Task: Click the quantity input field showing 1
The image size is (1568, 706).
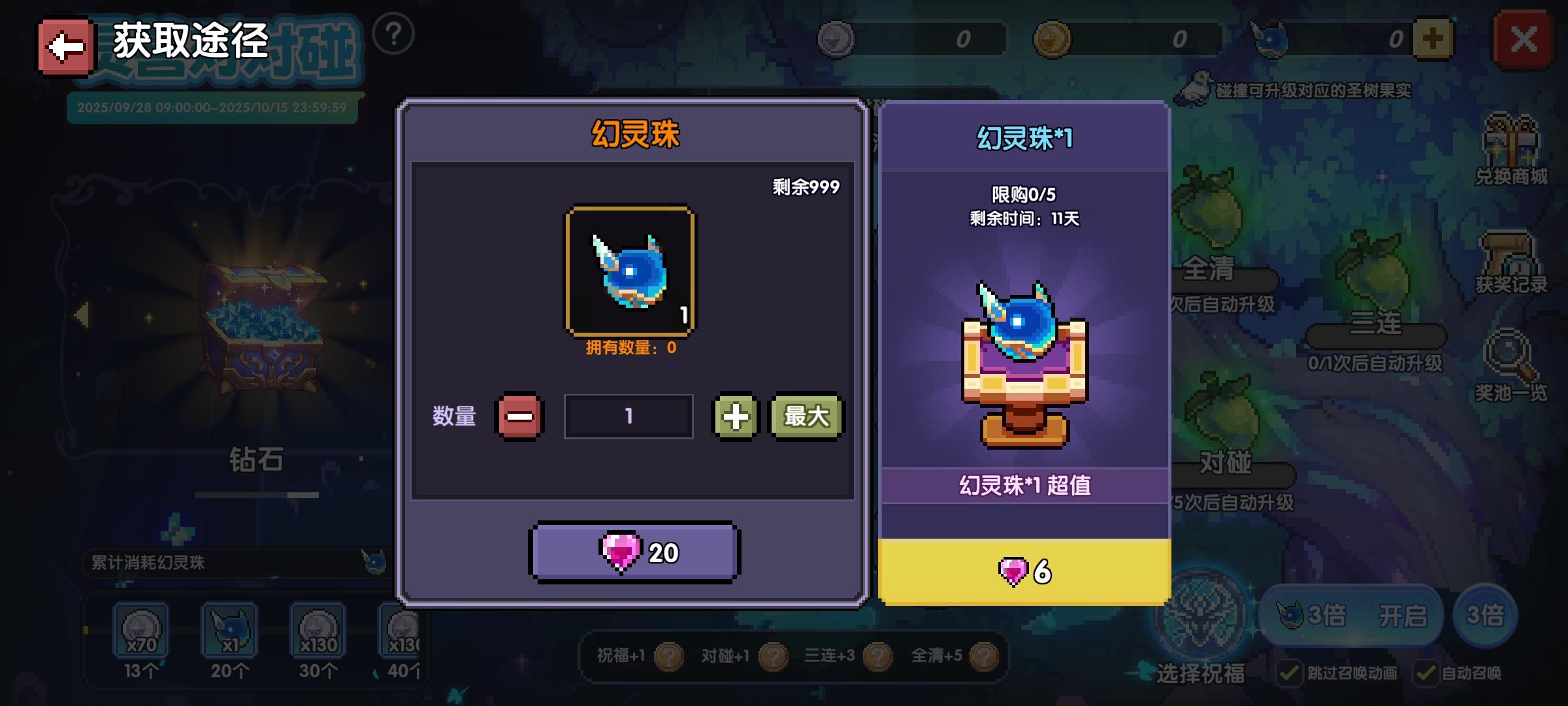Action: tap(627, 416)
